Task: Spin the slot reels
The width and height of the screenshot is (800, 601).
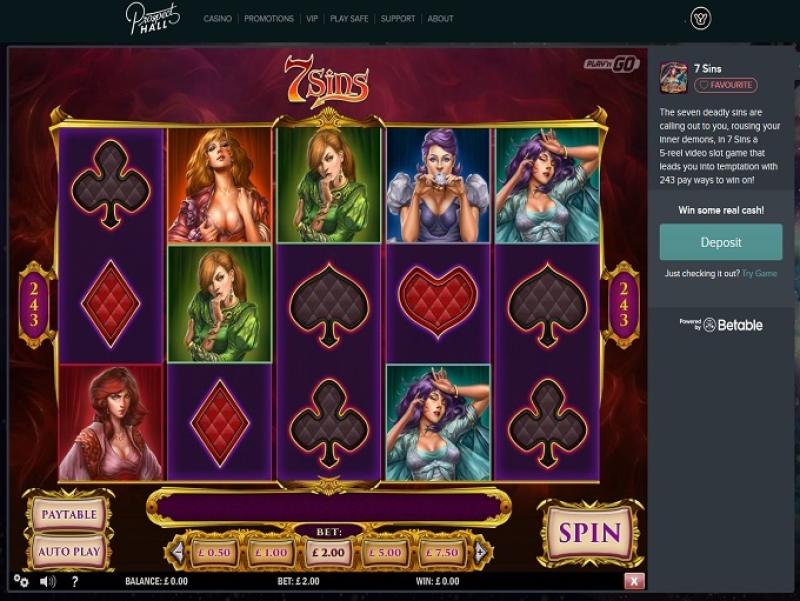Action: (x=590, y=532)
